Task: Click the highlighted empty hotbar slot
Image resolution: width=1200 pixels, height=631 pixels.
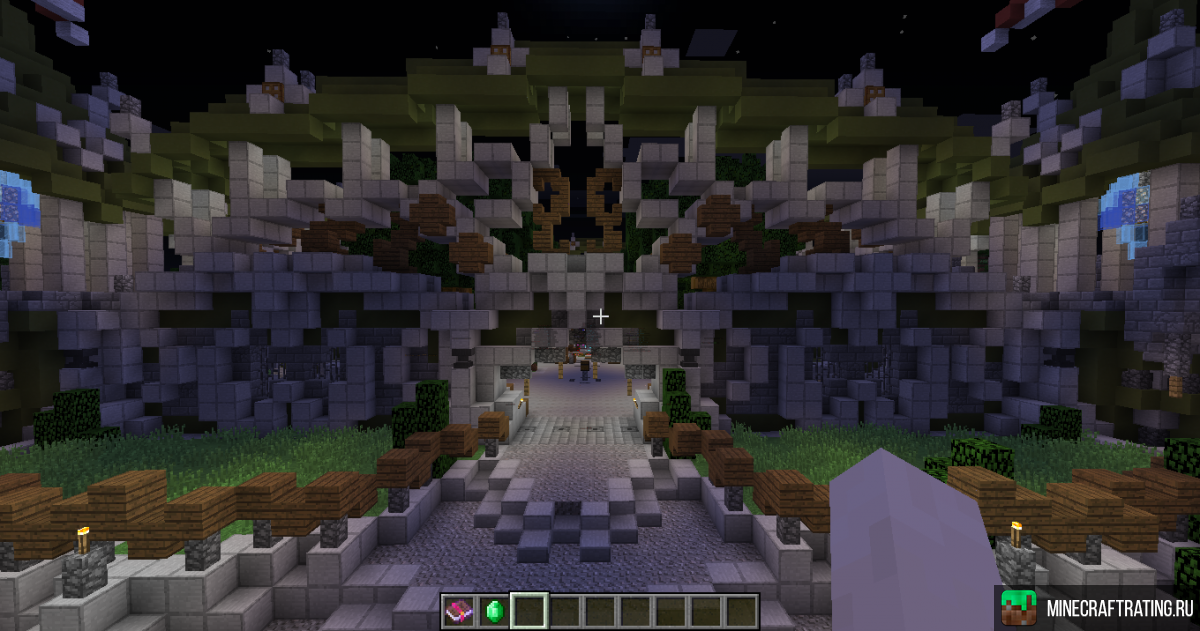Action: pos(528,610)
